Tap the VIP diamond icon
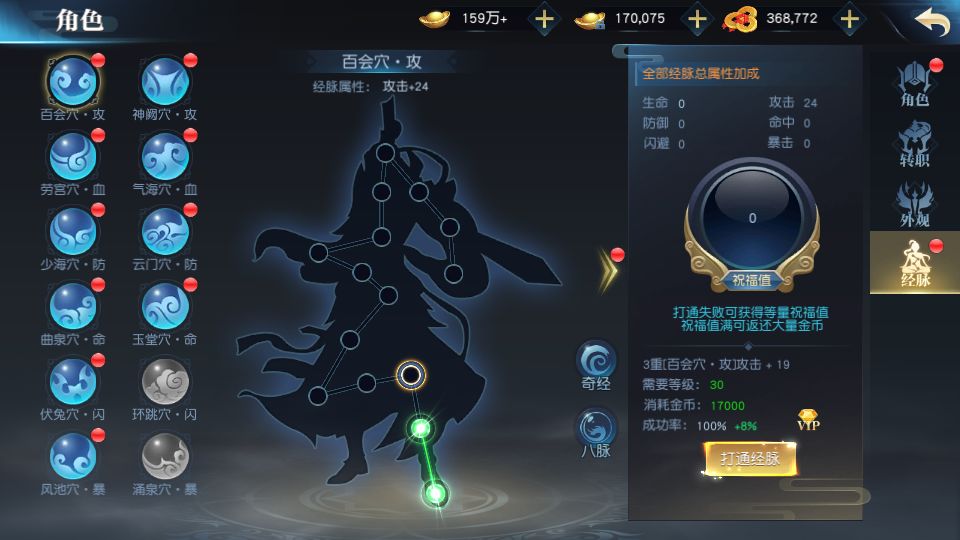 [809, 420]
